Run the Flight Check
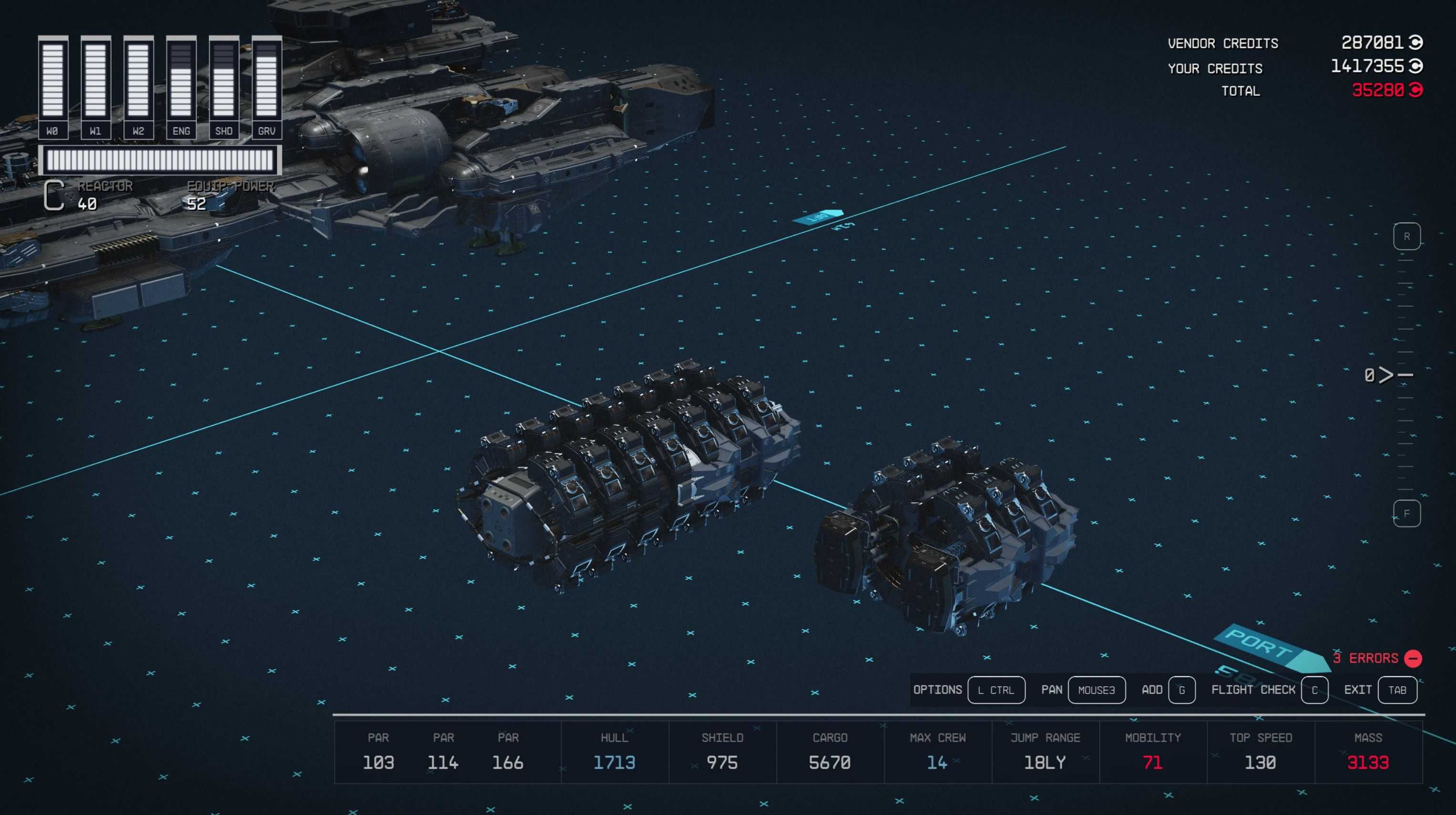1456x815 pixels. [x=1314, y=690]
